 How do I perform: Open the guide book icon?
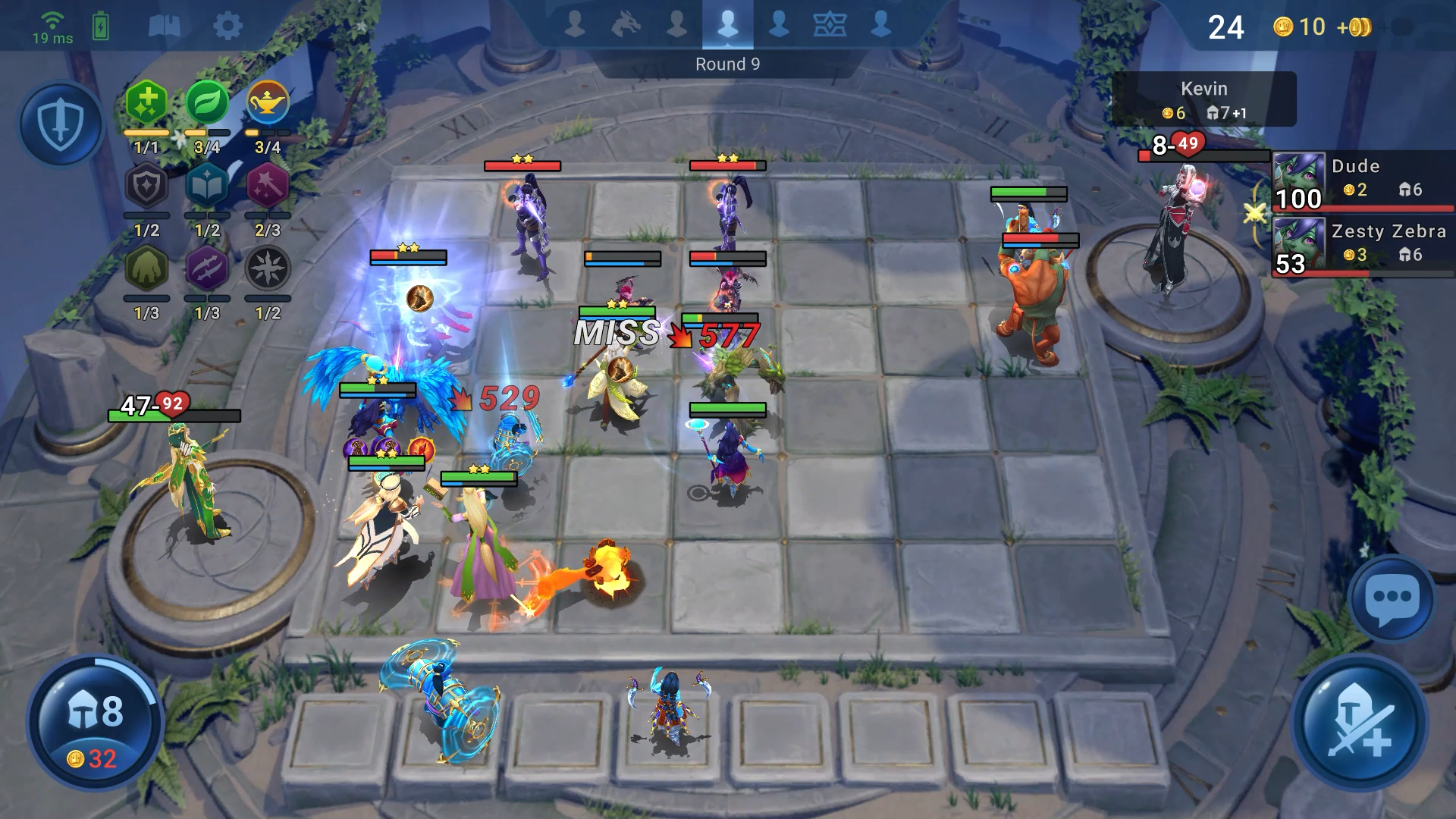(164, 27)
